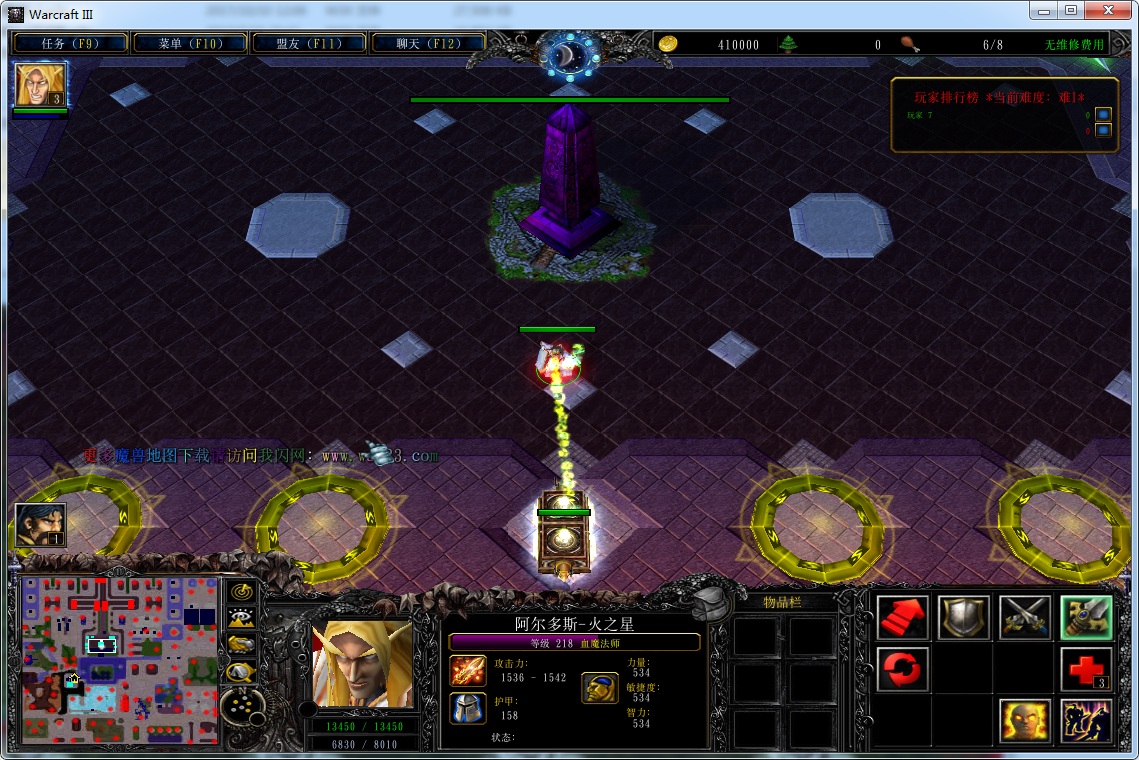Viewport: 1139px width, 760px height.
Task: Select the dark-haired hero icon above minimap
Action: click(x=40, y=525)
